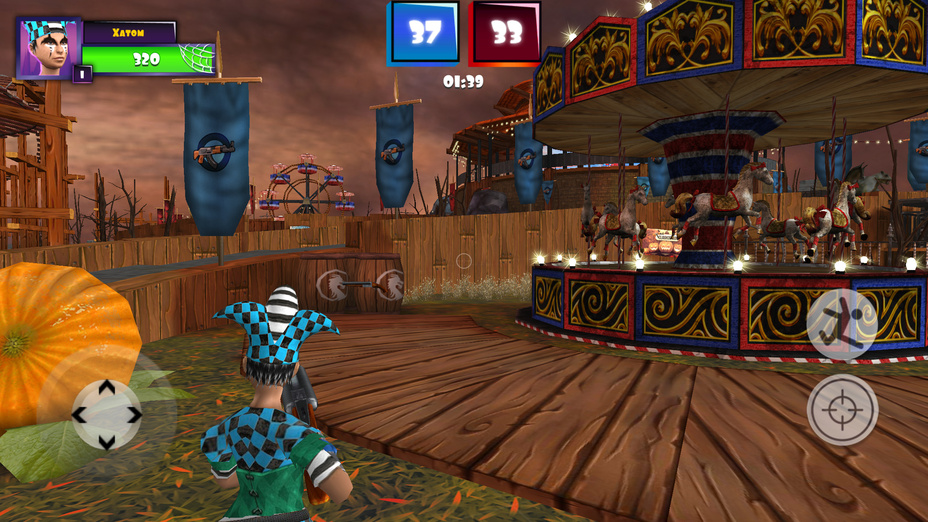Tap the movement directional pad

point(106,413)
